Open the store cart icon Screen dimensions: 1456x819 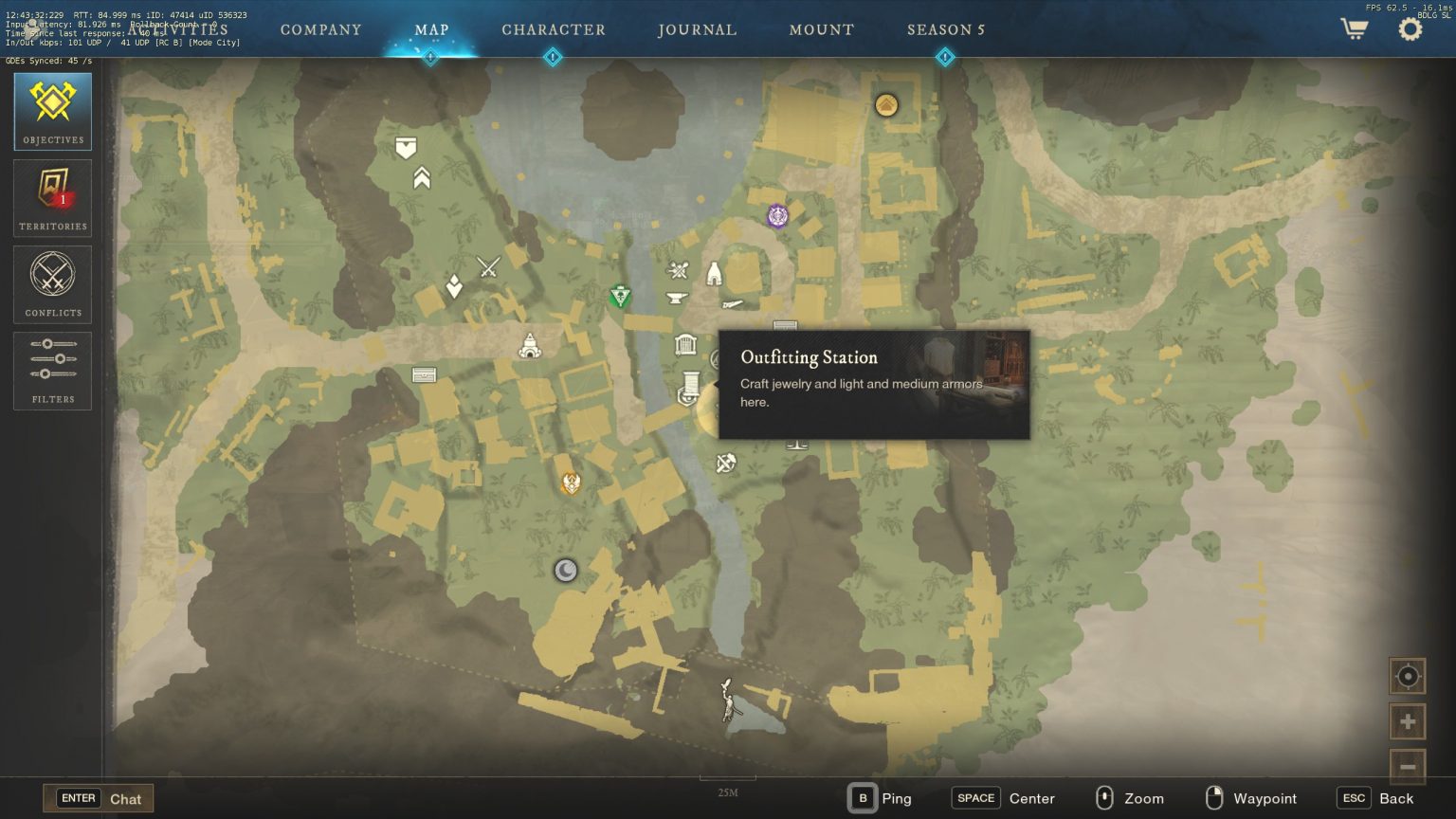click(1354, 28)
